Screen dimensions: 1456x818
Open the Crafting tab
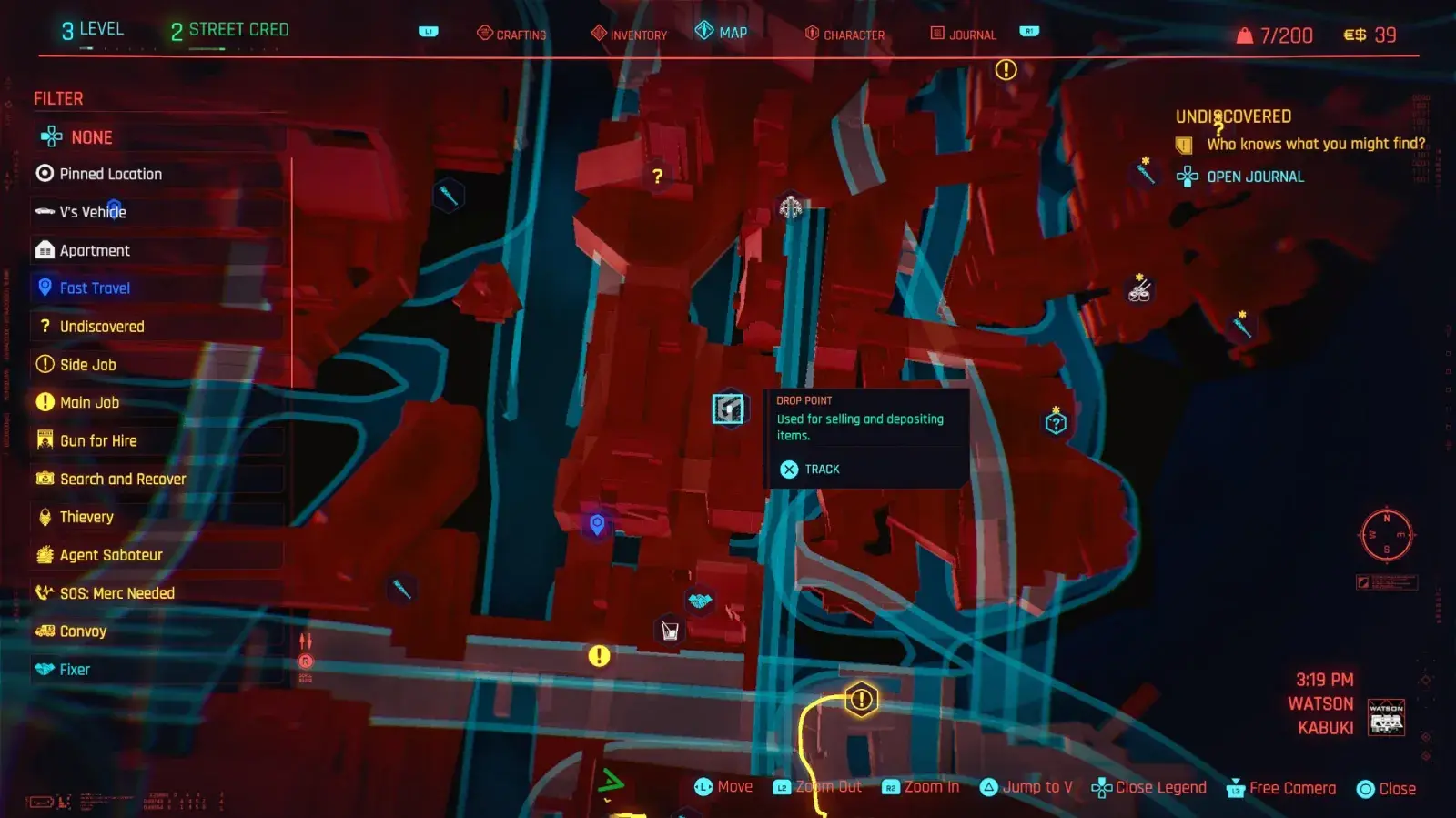point(511,35)
